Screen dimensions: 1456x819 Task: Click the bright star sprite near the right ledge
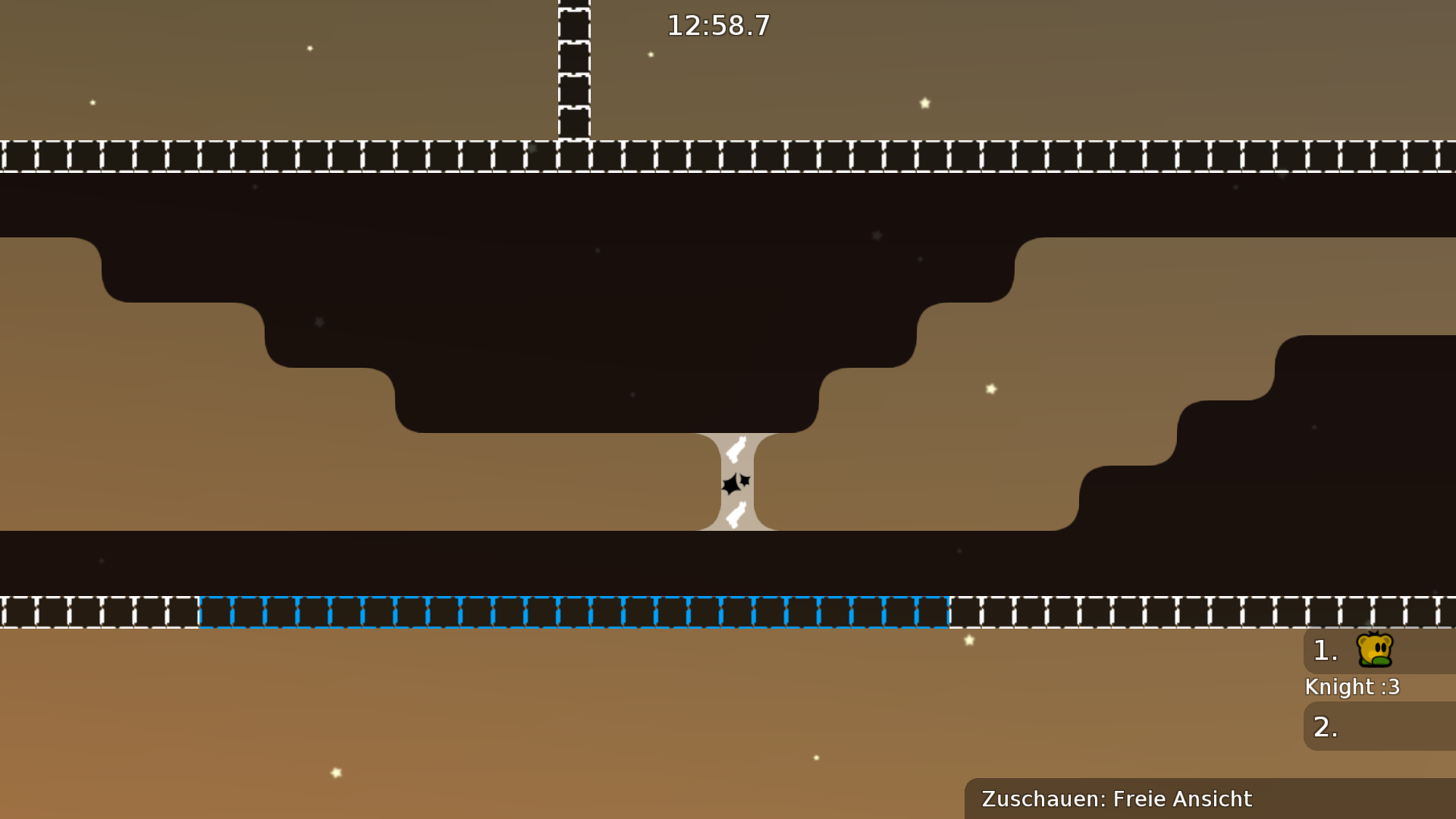(x=990, y=389)
